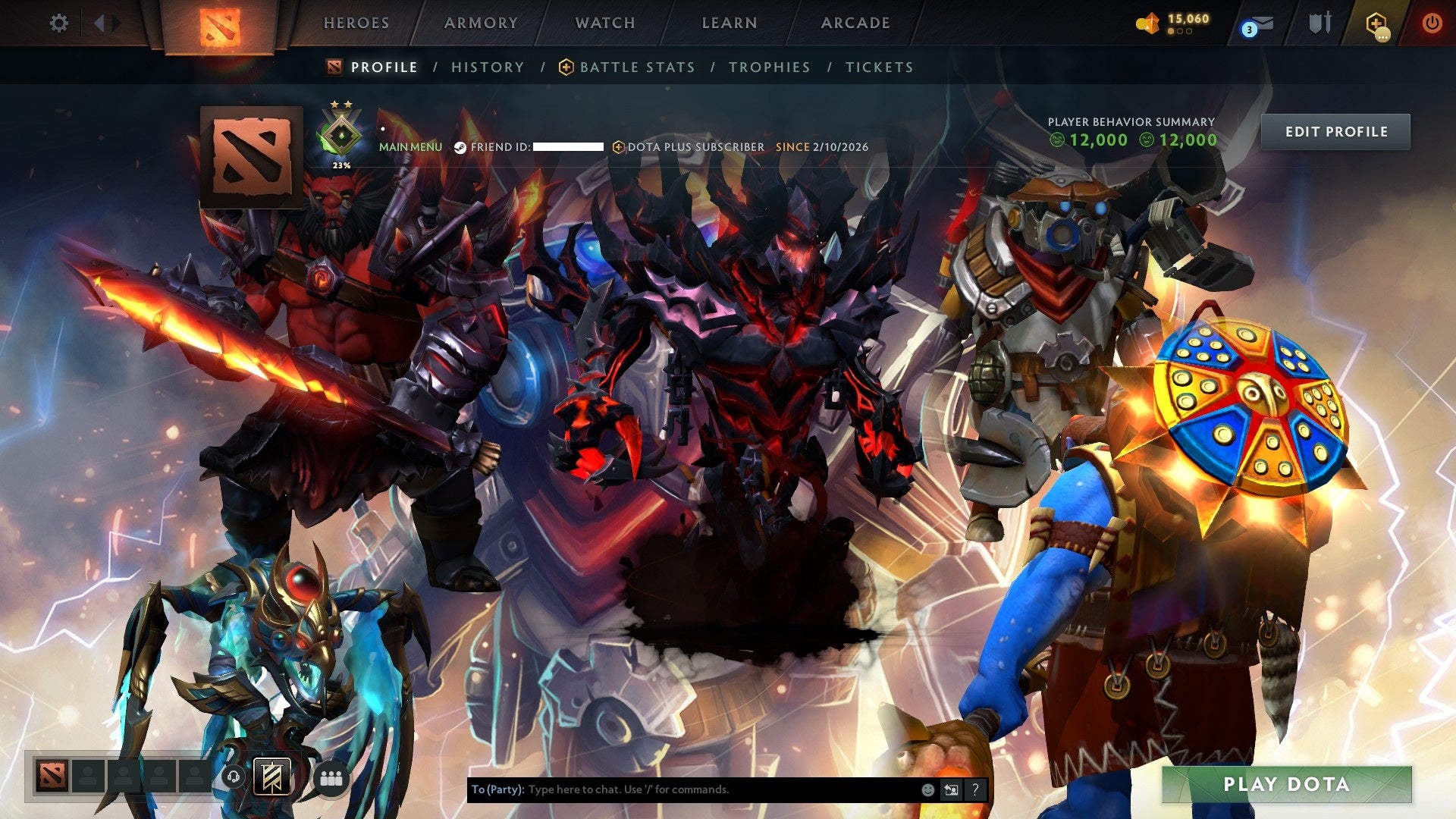Click the shield and sword armory icon
Image resolution: width=1456 pixels, height=819 pixels.
coord(1317,23)
